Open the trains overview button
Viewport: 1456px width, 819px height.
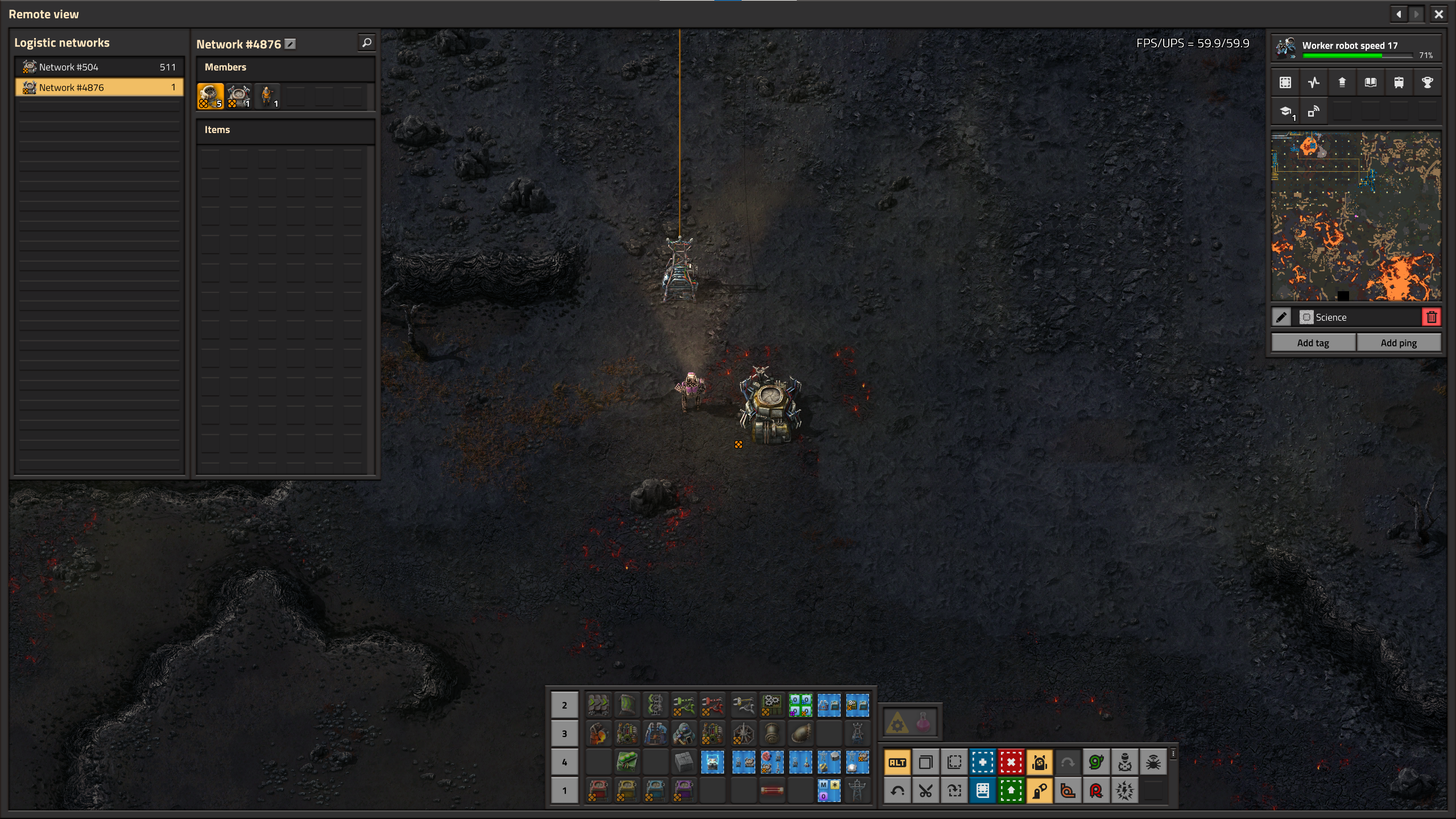1399,82
